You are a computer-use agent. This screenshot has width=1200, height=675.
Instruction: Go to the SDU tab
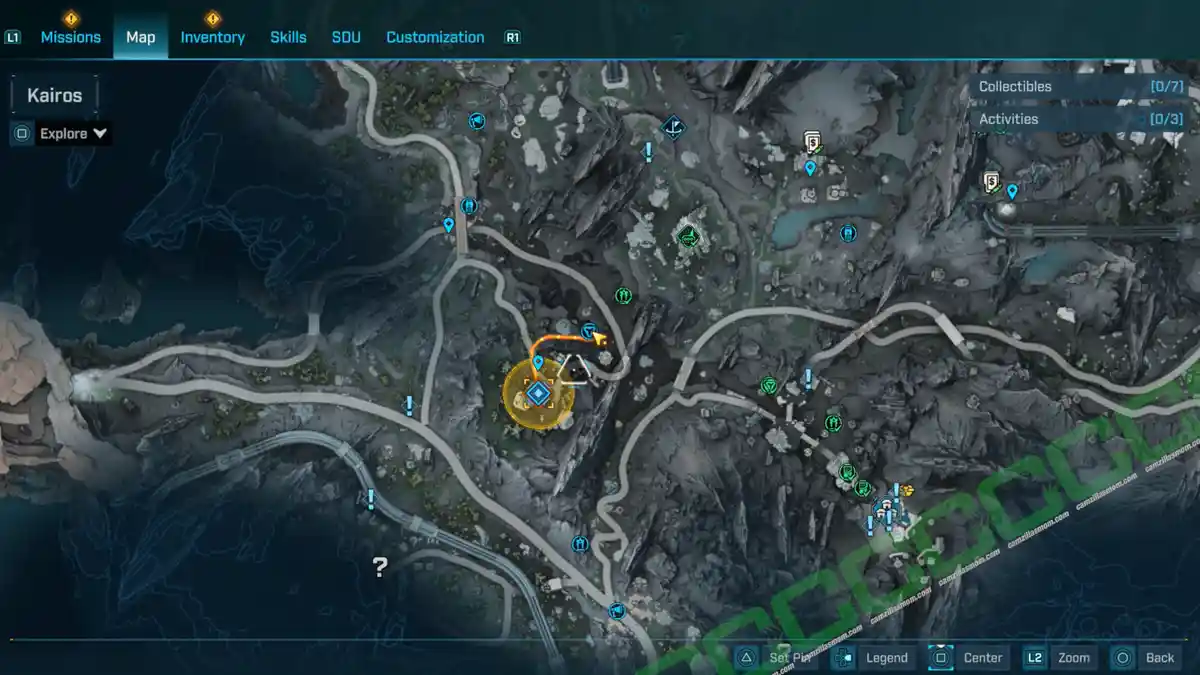click(346, 37)
